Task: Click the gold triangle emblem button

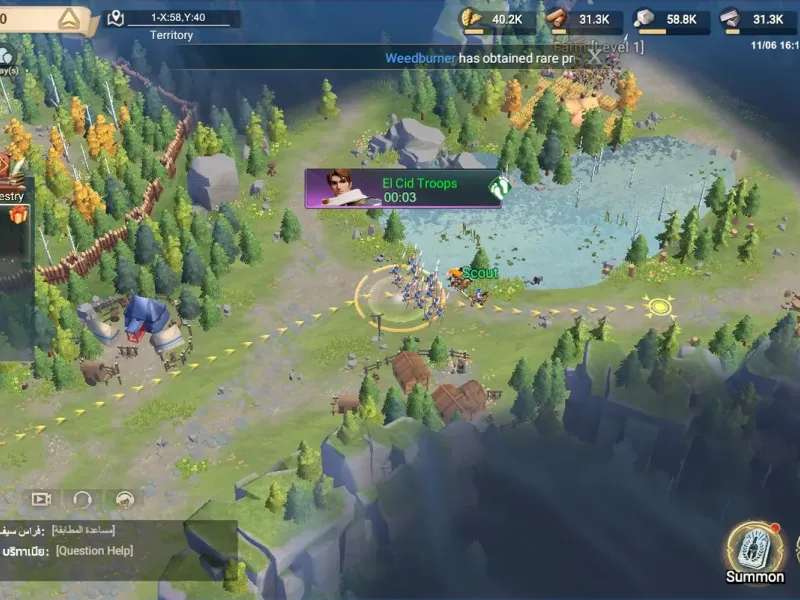Action: [x=69, y=18]
